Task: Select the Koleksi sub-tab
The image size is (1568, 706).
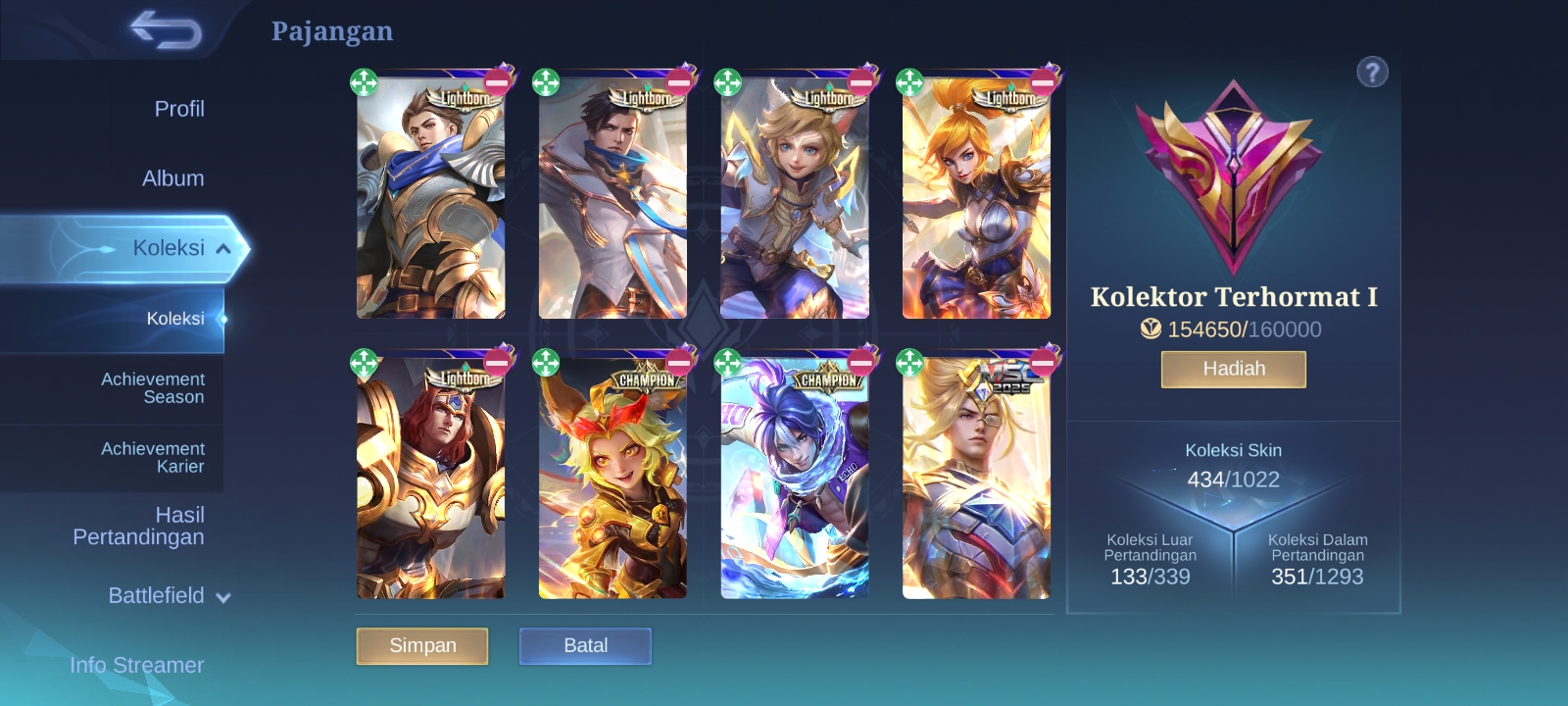Action: (x=174, y=319)
